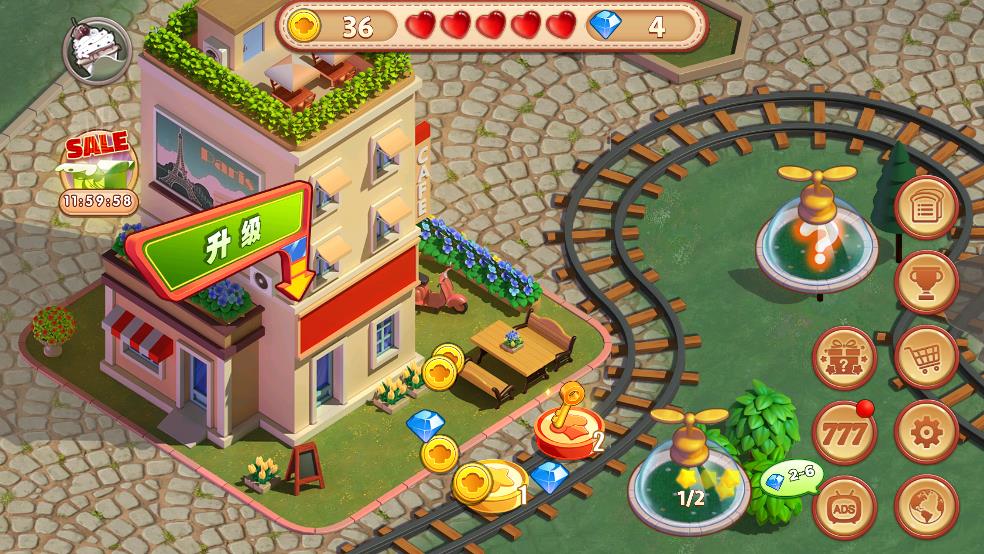Open the recipe book button
The image size is (984, 554).
point(926,209)
